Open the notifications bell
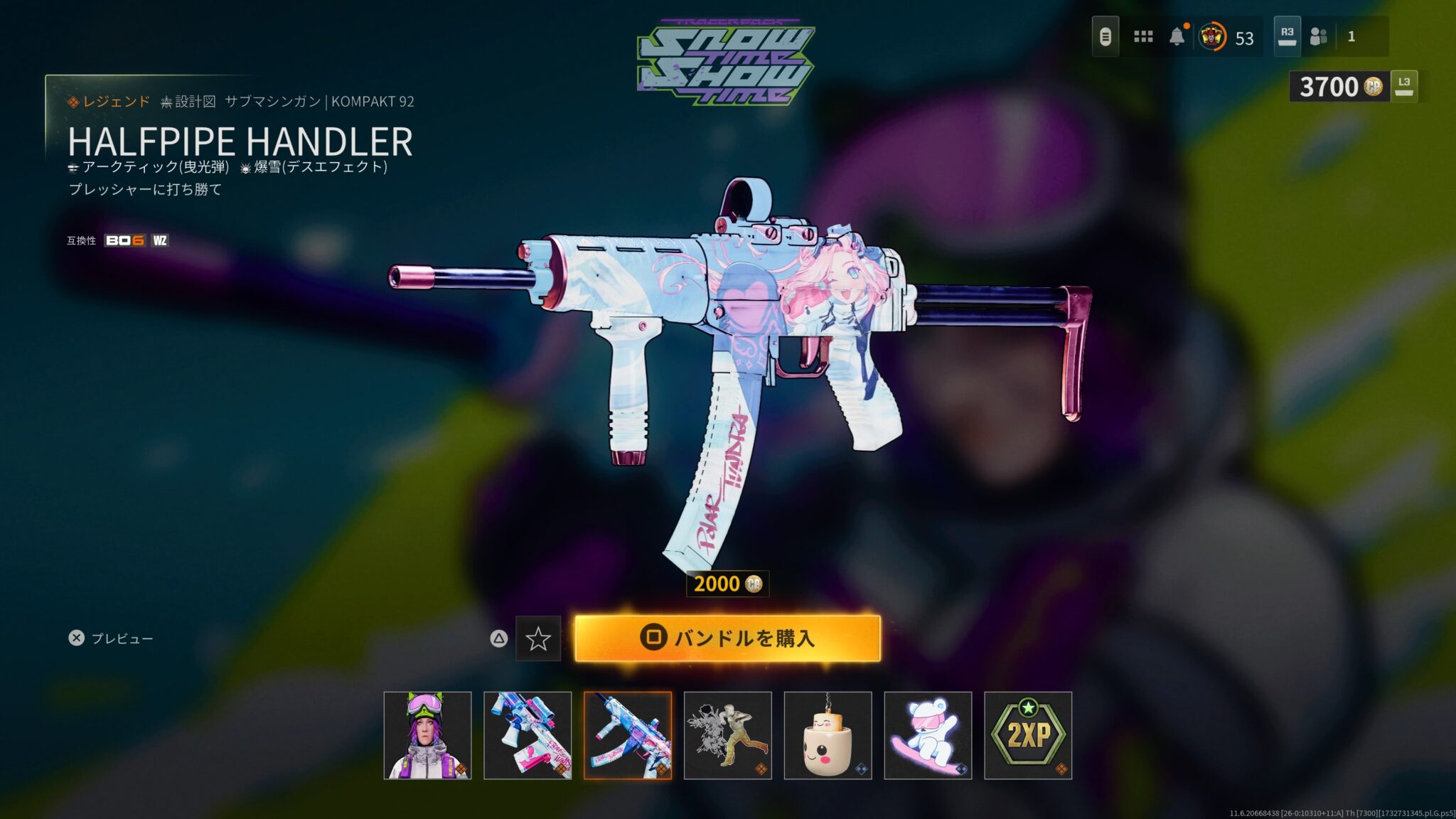 [x=1177, y=36]
